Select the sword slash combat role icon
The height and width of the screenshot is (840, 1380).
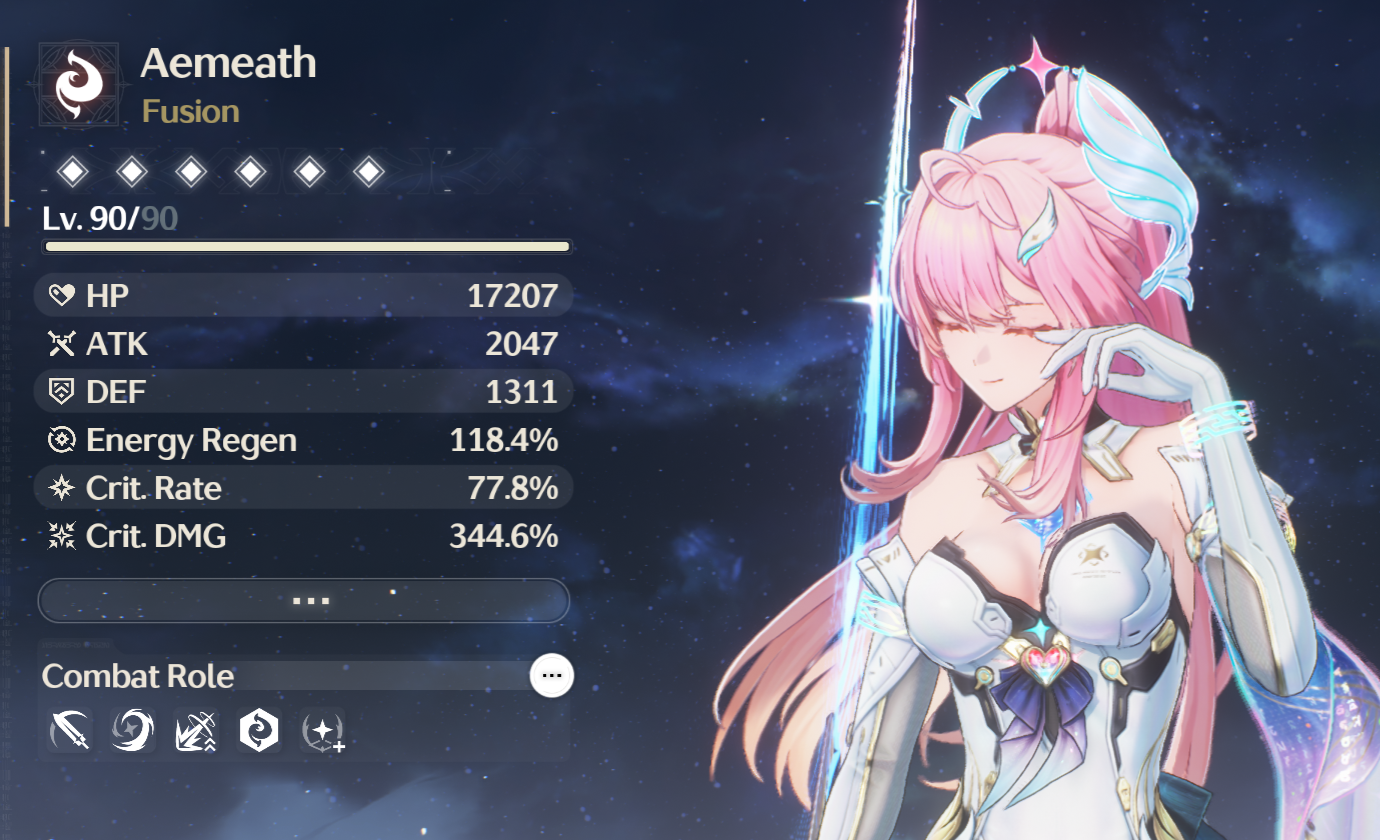[x=69, y=731]
